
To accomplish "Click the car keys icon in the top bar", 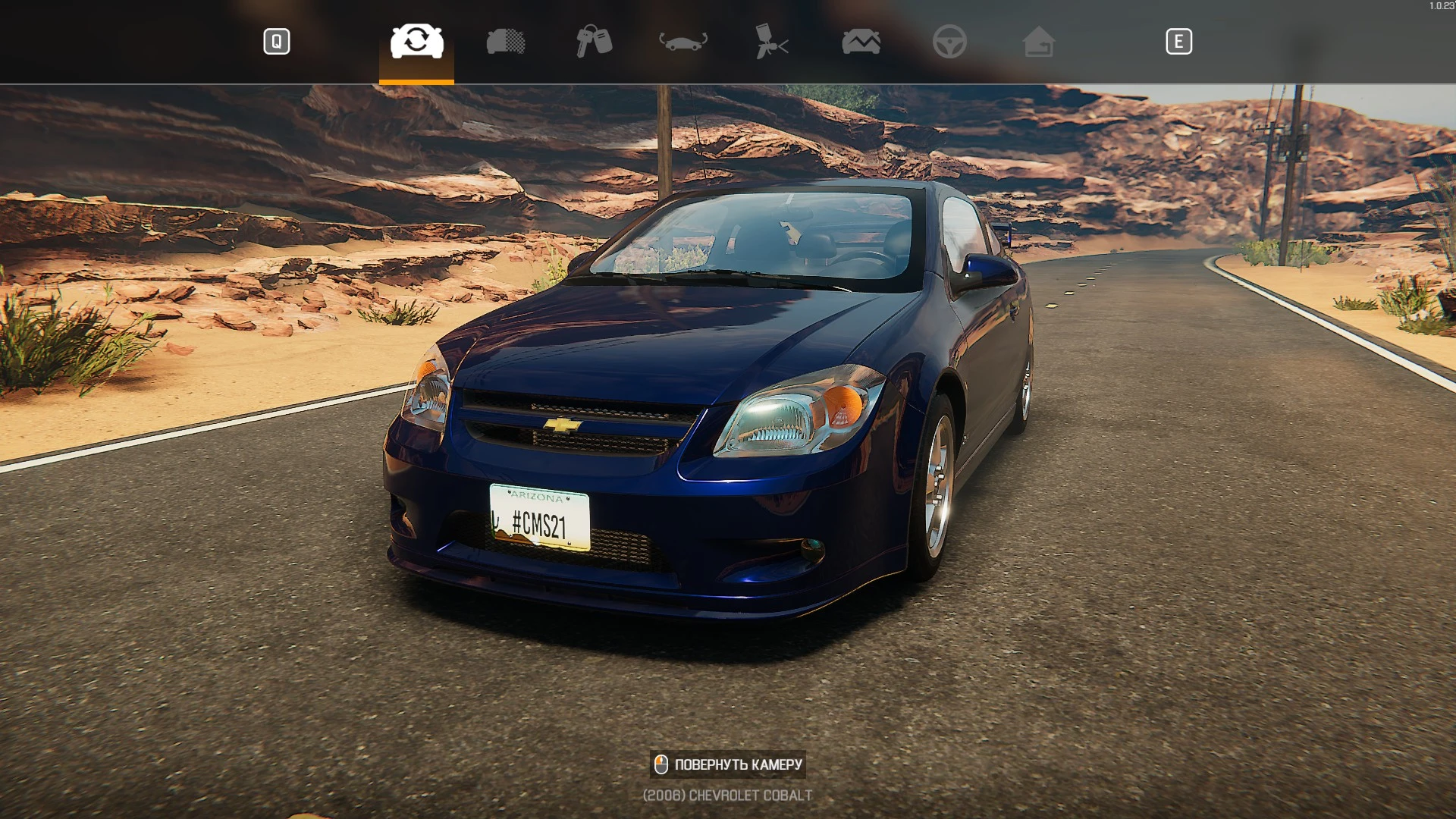I will [x=593, y=42].
